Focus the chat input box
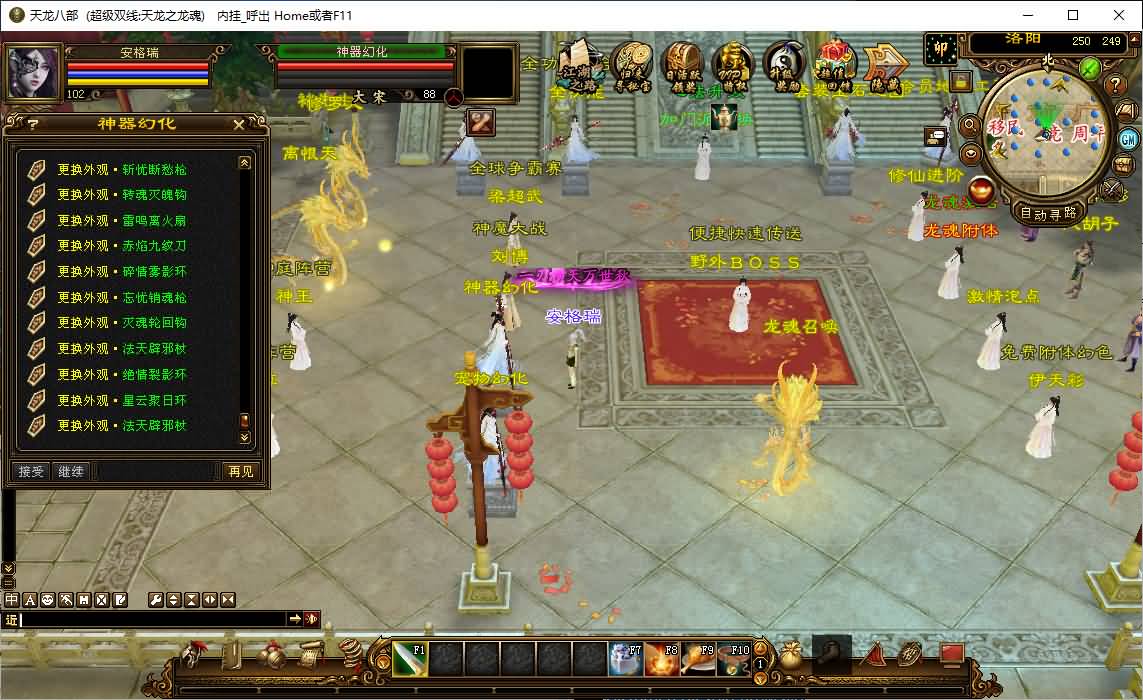Screen dimensions: 1143x700 click(150, 620)
